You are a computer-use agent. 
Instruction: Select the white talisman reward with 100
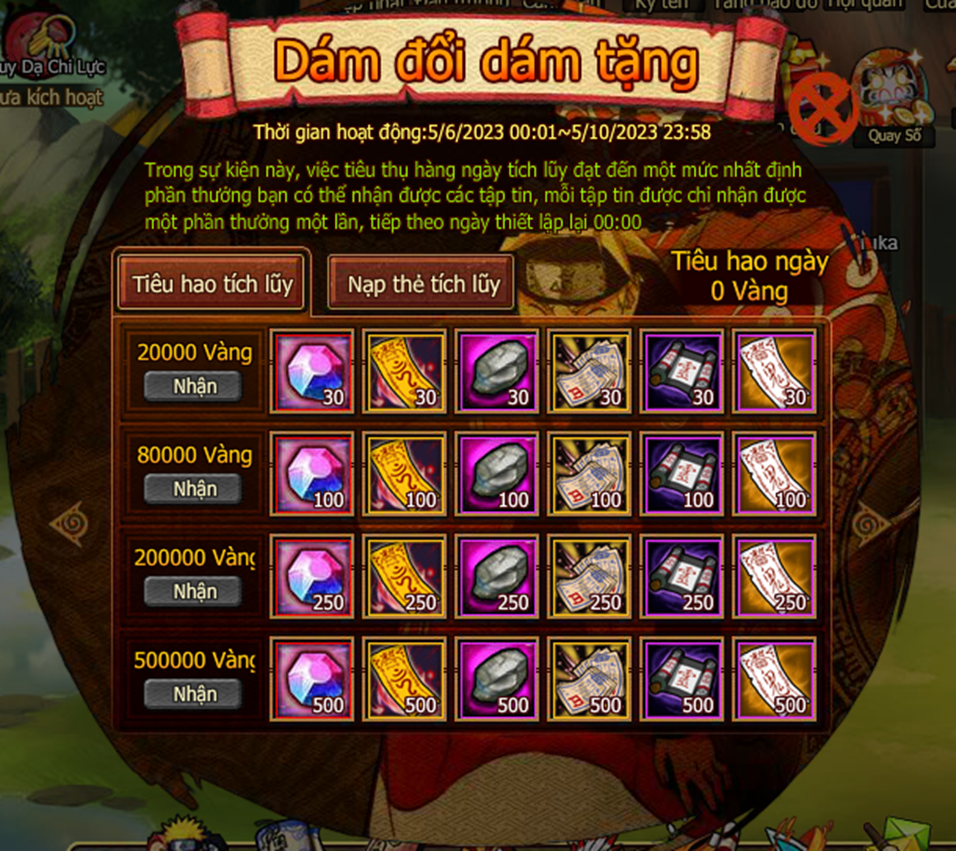click(773, 473)
